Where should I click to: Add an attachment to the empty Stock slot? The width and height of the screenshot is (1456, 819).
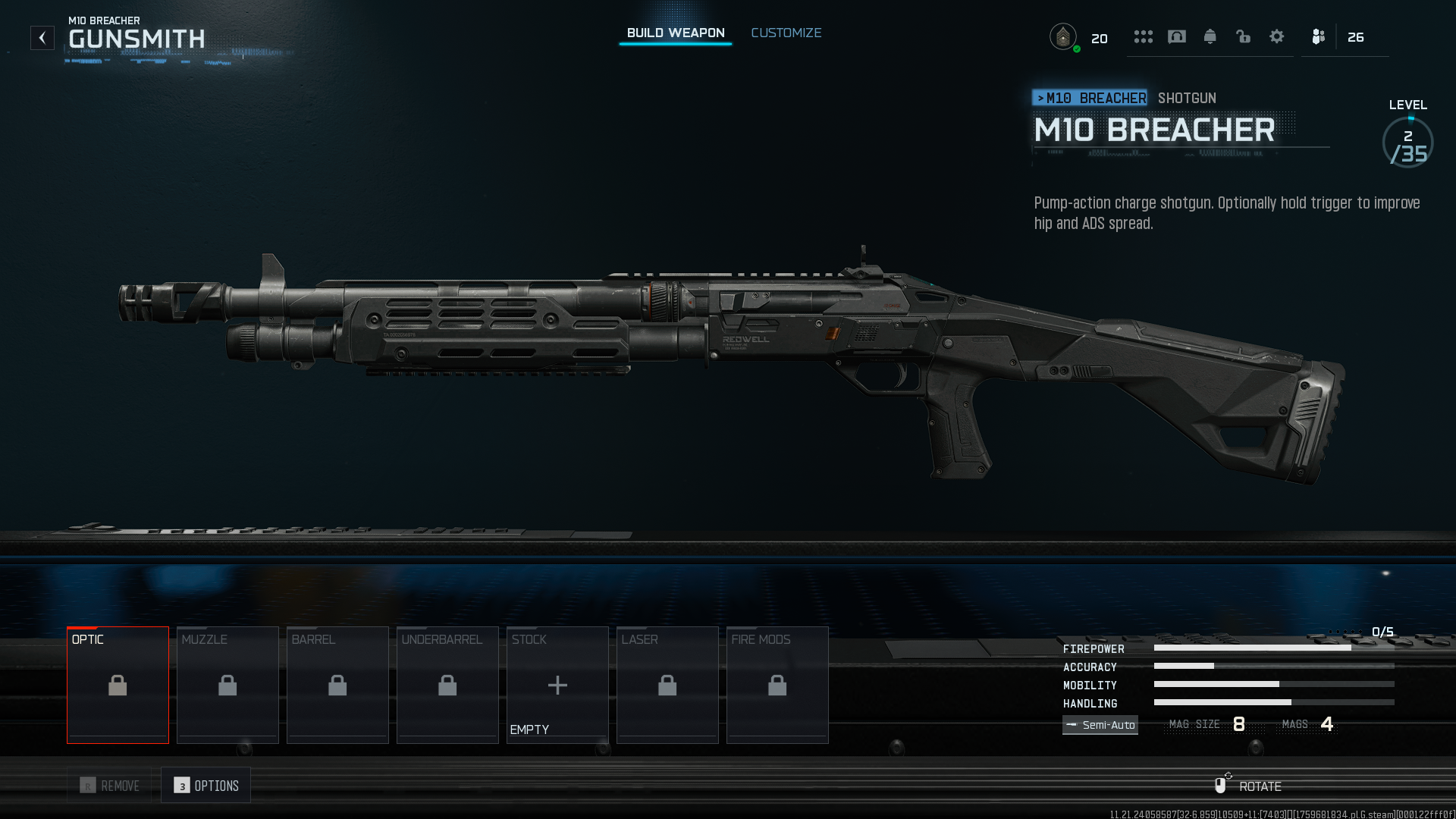tap(557, 685)
